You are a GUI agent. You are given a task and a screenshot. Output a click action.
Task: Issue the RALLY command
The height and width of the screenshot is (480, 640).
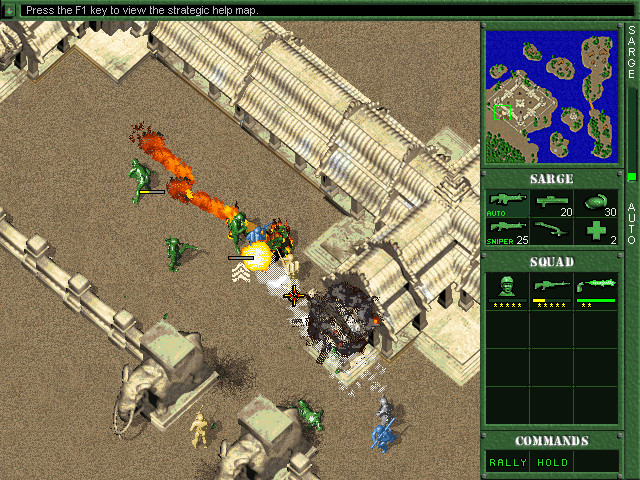507,462
